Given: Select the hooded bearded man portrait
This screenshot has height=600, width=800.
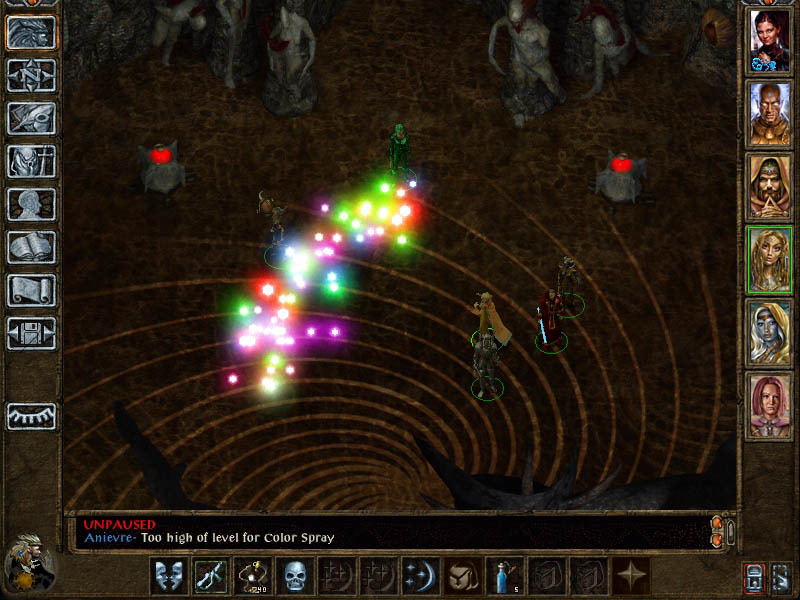Looking at the screenshot, I should pyautogui.click(x=770, y=187).
